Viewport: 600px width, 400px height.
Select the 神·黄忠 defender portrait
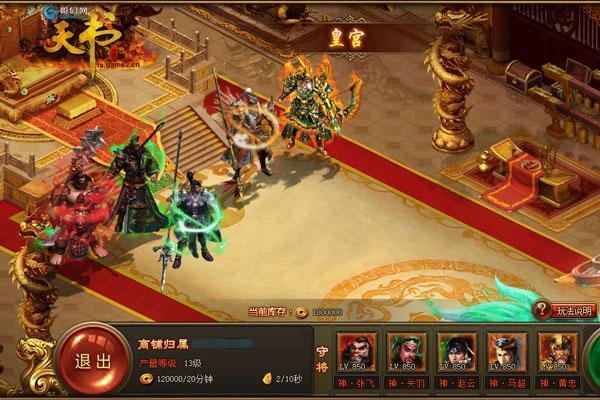pos(557,353)
